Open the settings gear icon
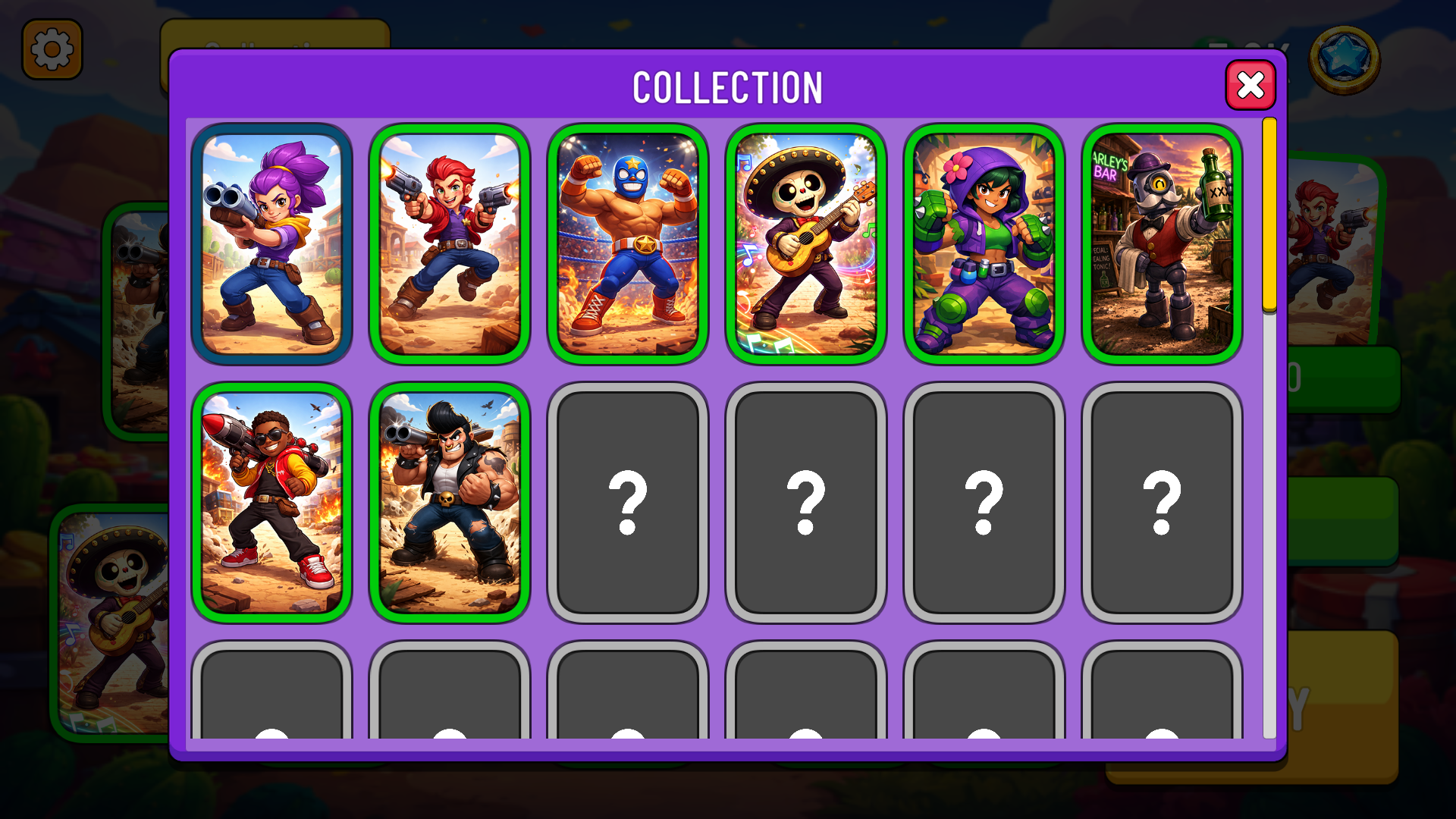This screenshot has width=1456, height=819. coord(52,49)
